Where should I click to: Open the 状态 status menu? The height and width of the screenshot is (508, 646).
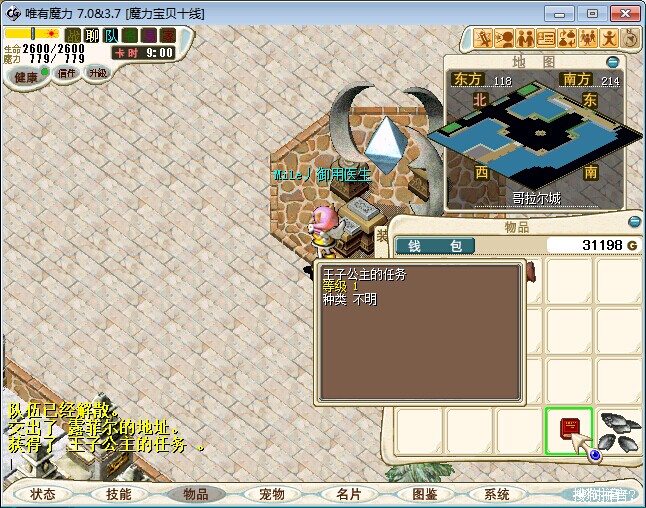[43, 494]
